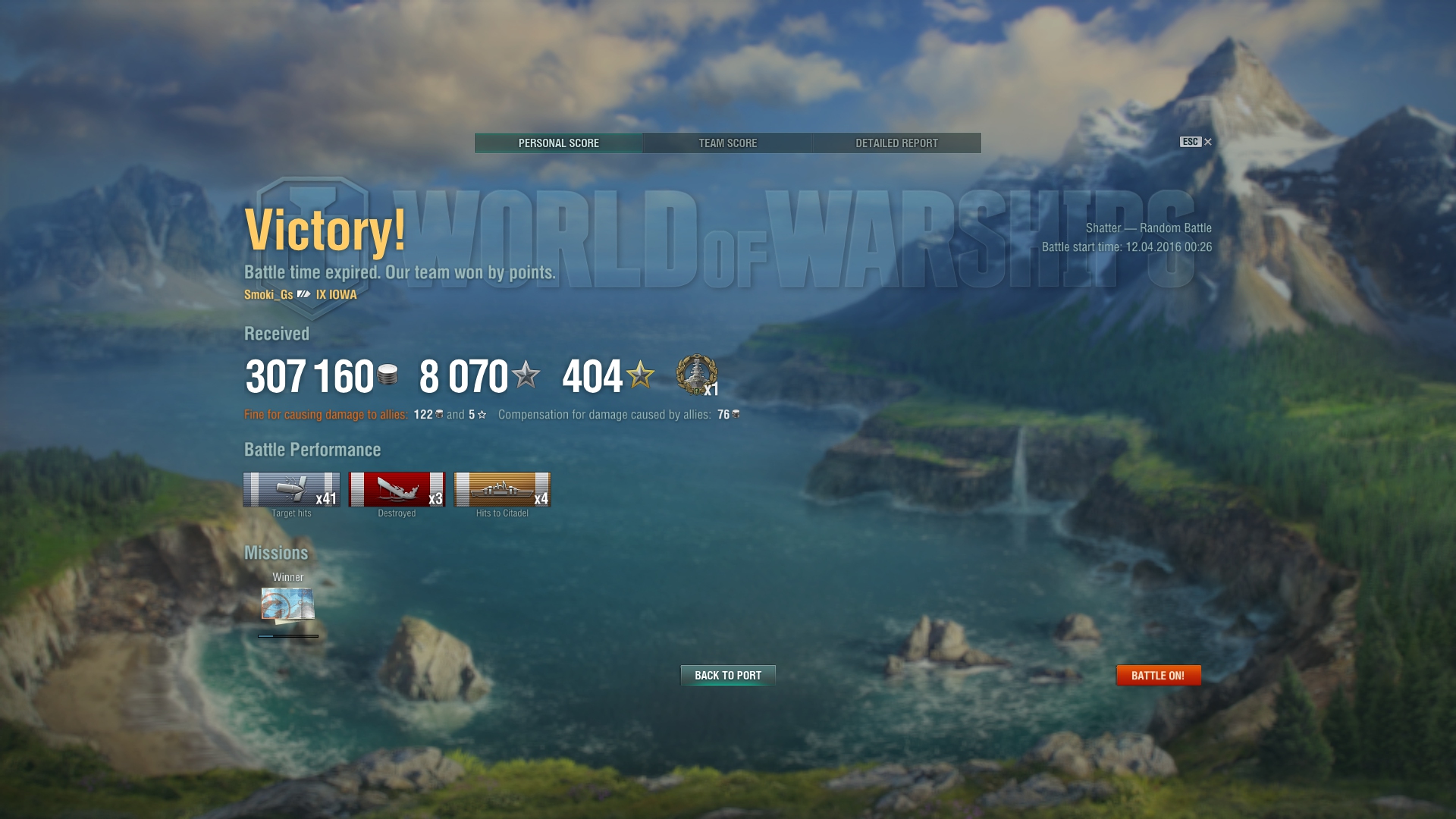This screenshot has width=1456, height=819.
Task: Click the red Destroyed ribbon
Action: 397,489
